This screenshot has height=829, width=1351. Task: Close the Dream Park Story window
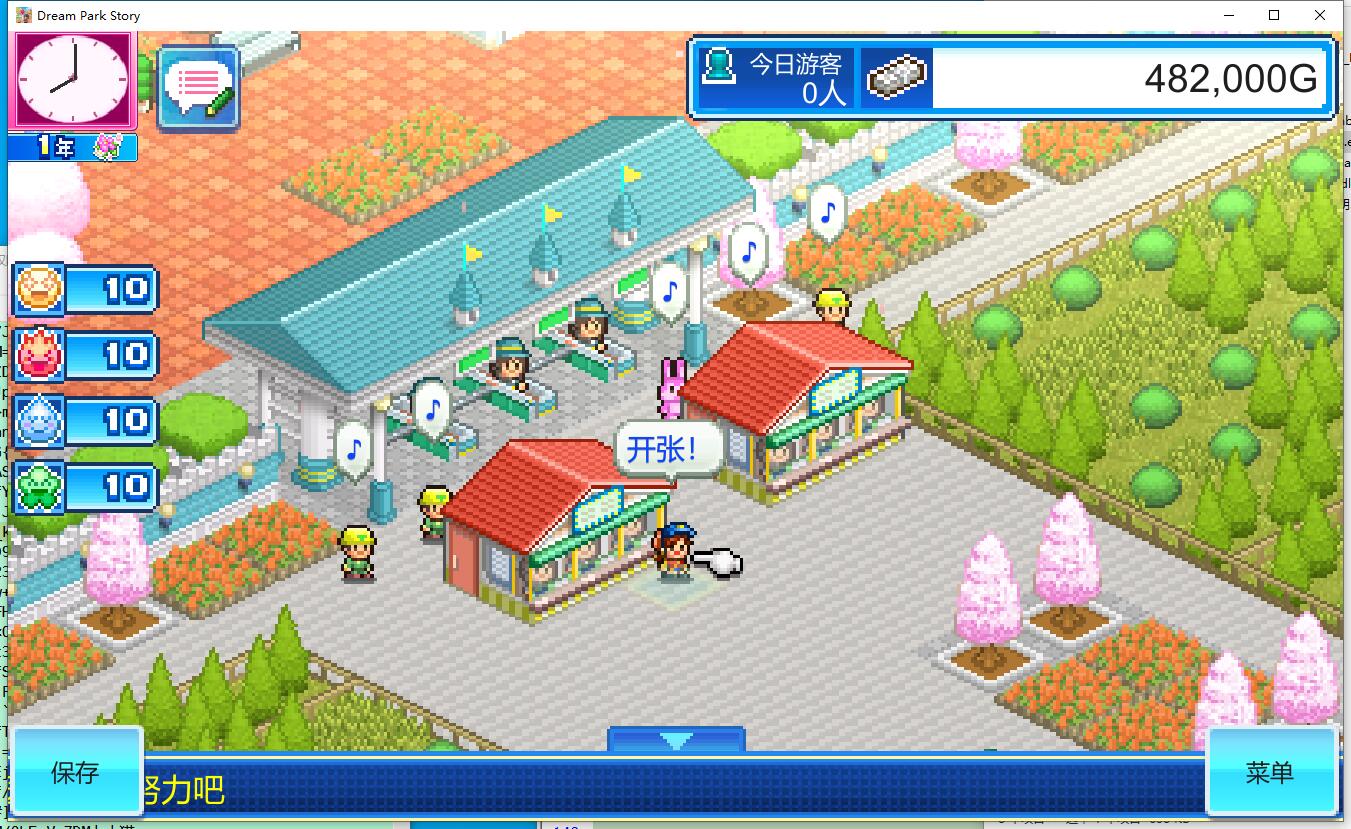click(1320, 15)
